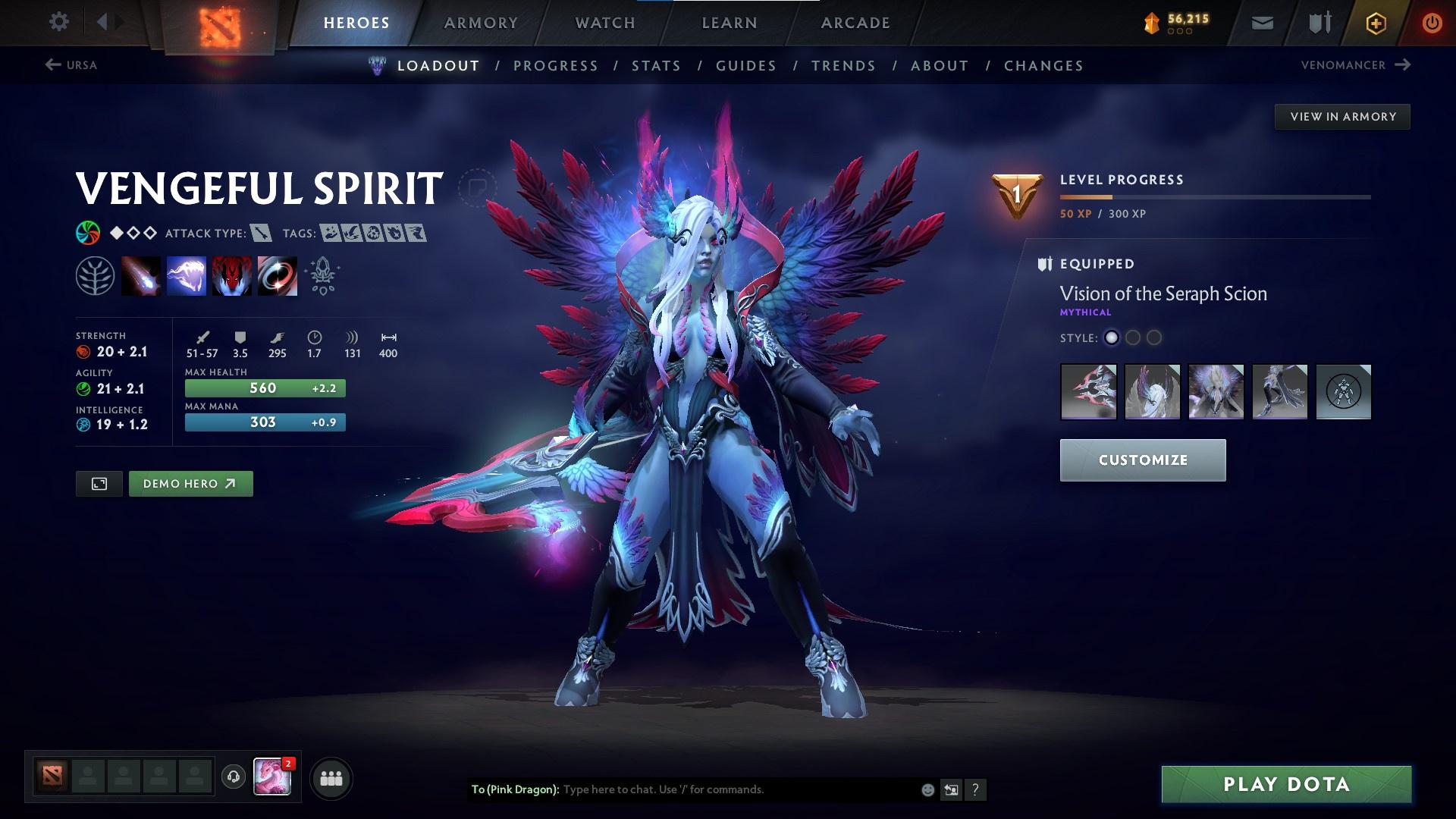Viewport: 1456px width, 819px height.
Task: Click the forward arrow to Venomancer
Action: pos(1402,65)
